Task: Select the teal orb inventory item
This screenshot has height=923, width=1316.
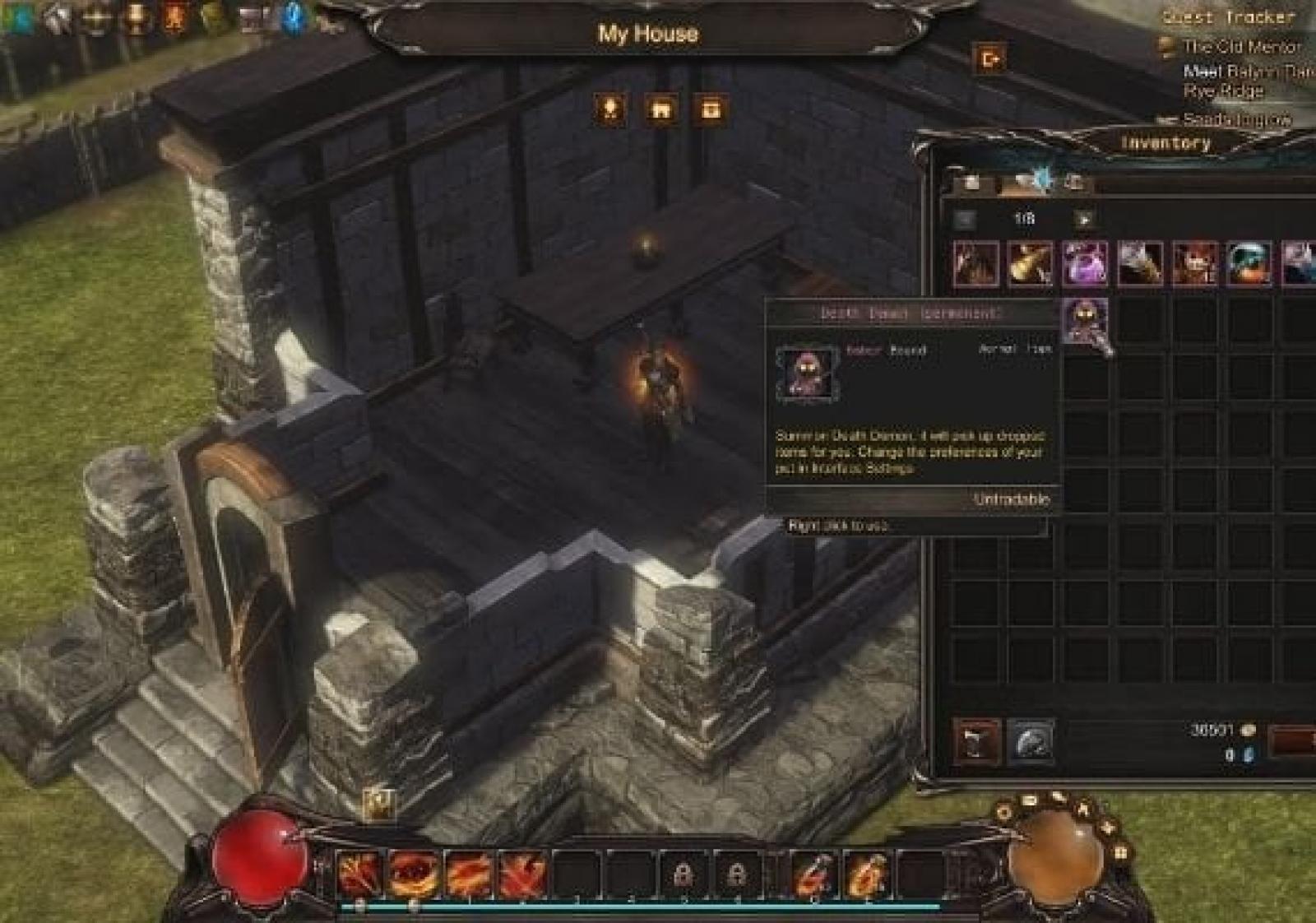Action: point(1249,264)
